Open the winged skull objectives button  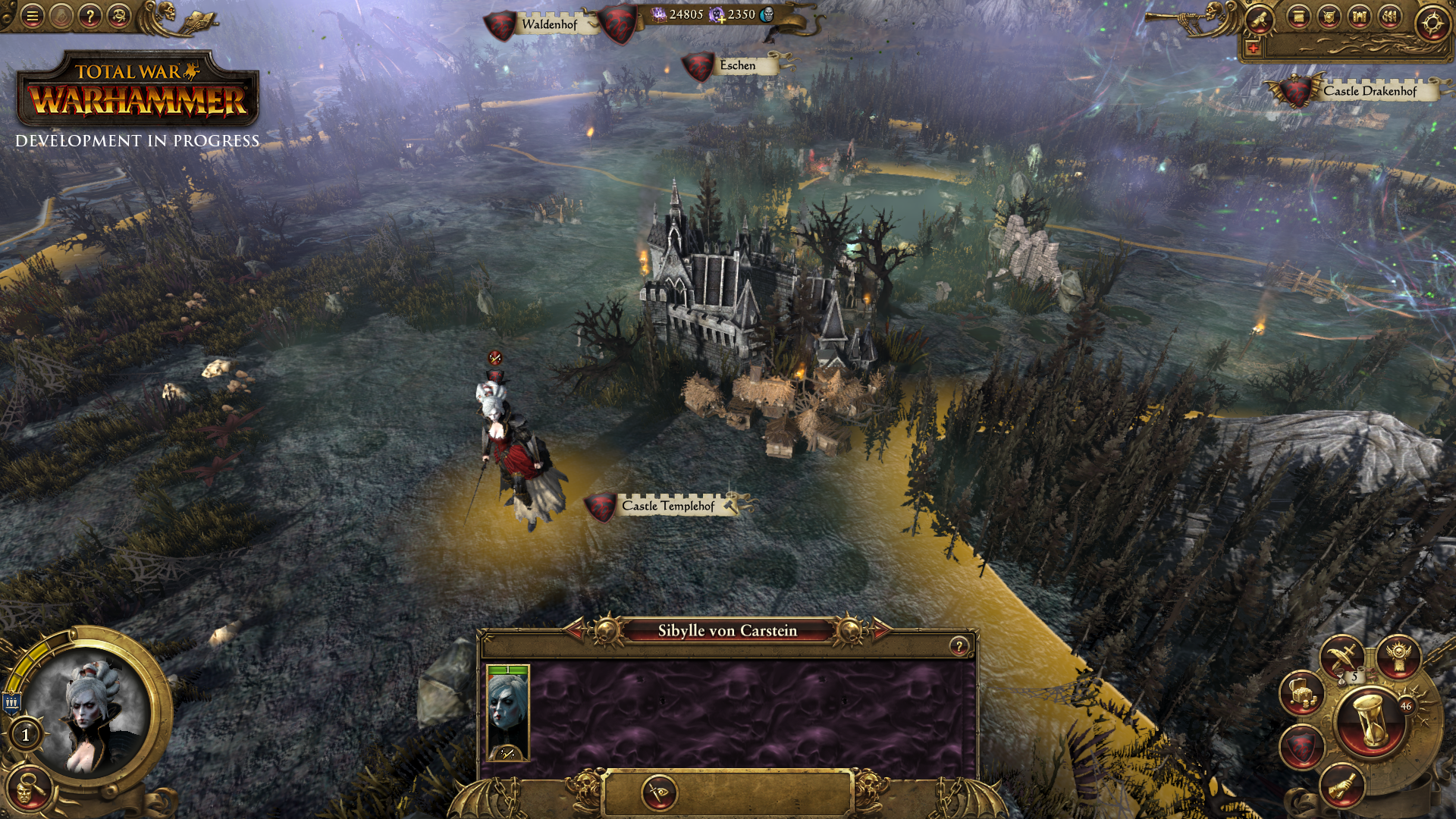[1398, 657]
